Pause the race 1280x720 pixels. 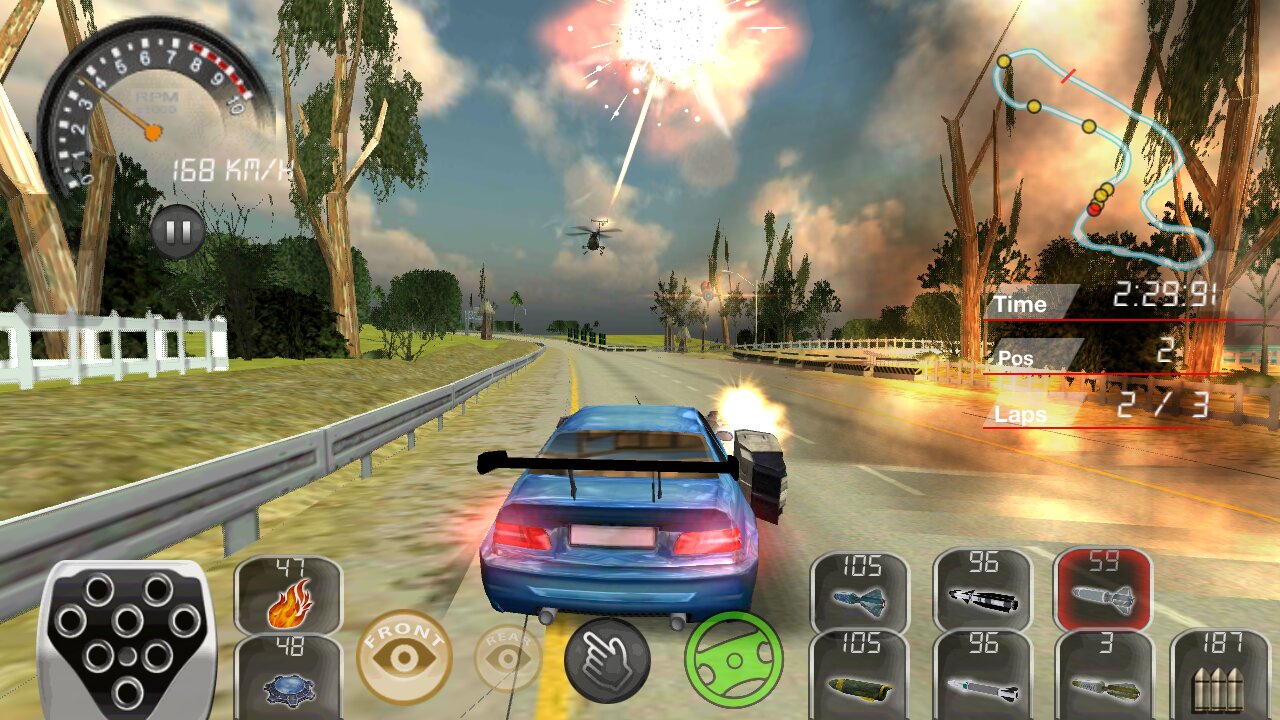[x=178, y=233]
